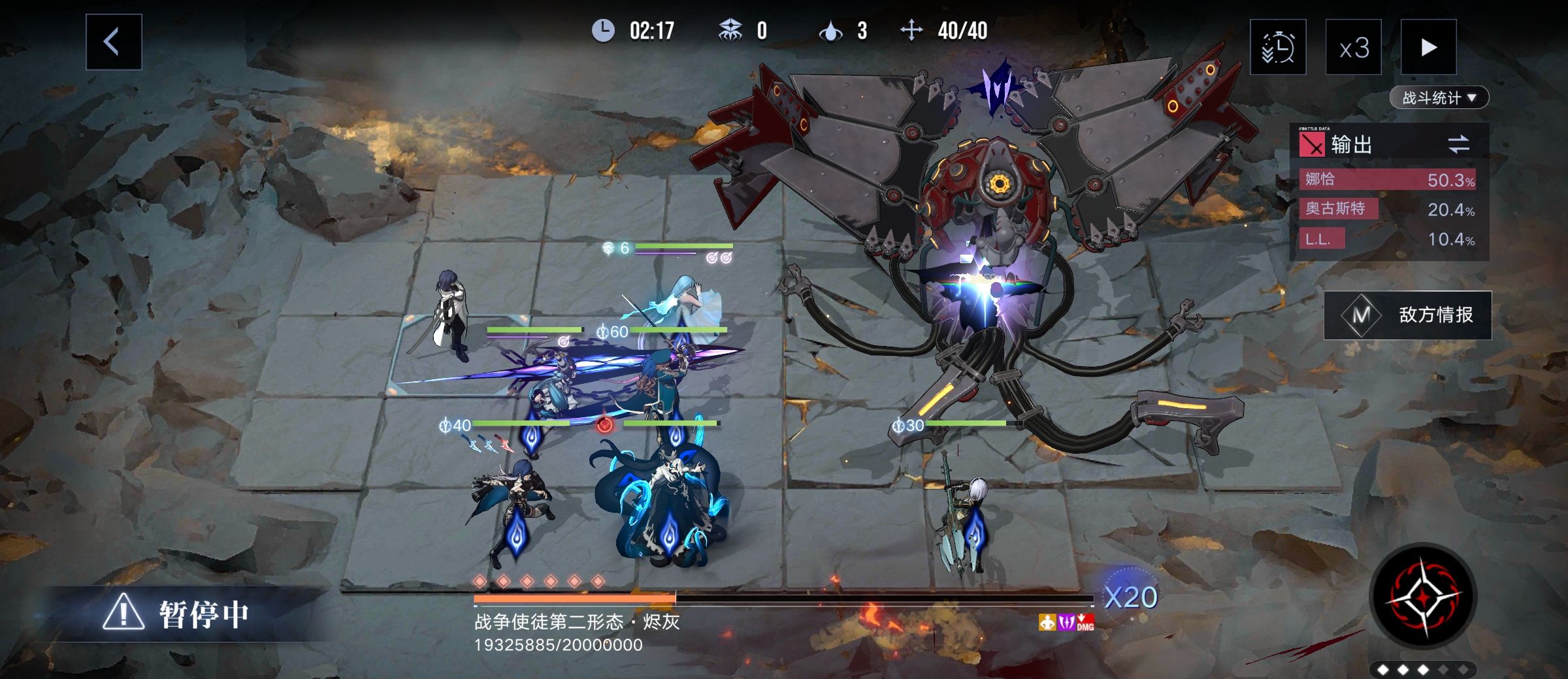Click the crosshair deployment icon beside 40/40
The height and width of the screenshot is (679, 1568).
point(913,29)
